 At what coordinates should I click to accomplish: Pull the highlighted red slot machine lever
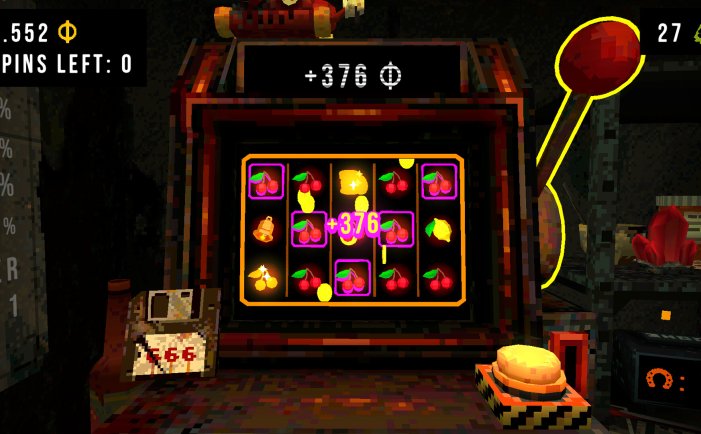tap(598, 59)
